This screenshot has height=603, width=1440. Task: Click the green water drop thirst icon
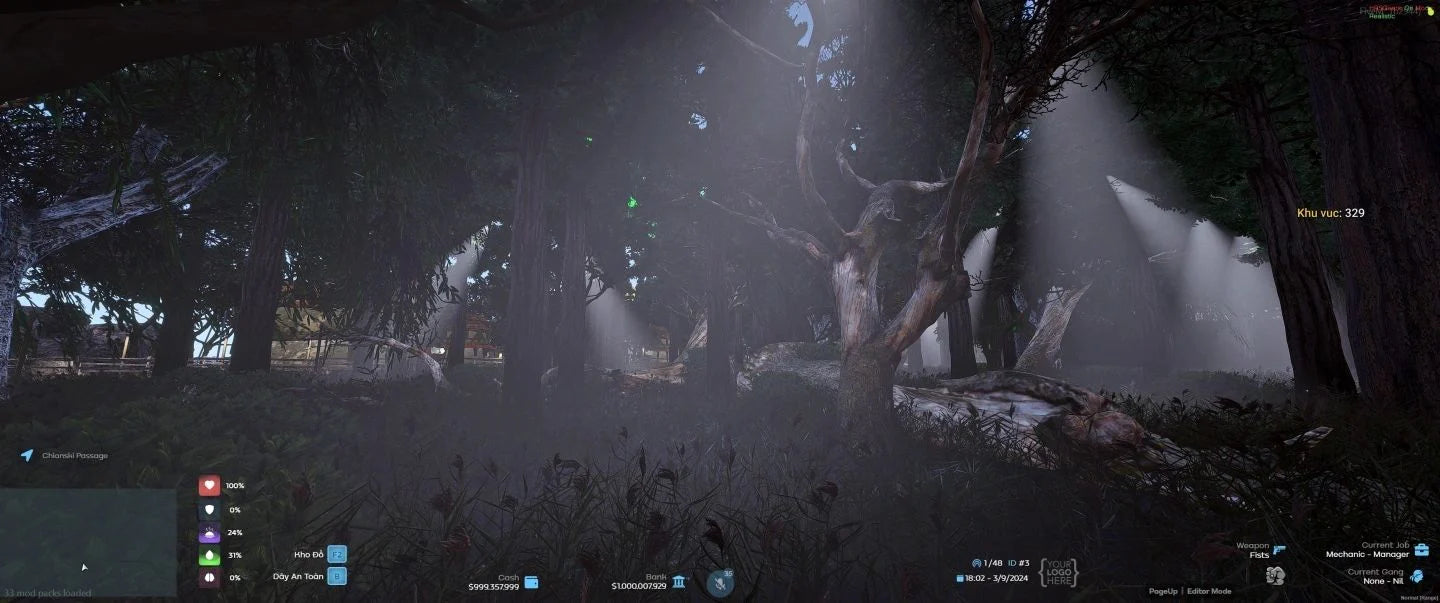pos(209,555)
